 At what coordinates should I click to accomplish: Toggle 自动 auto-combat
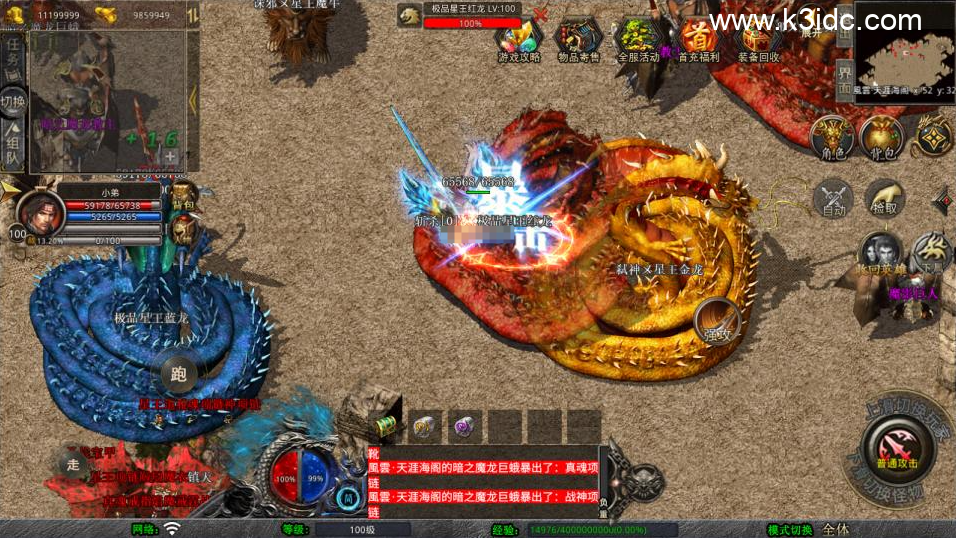click(x=834, y=198)
